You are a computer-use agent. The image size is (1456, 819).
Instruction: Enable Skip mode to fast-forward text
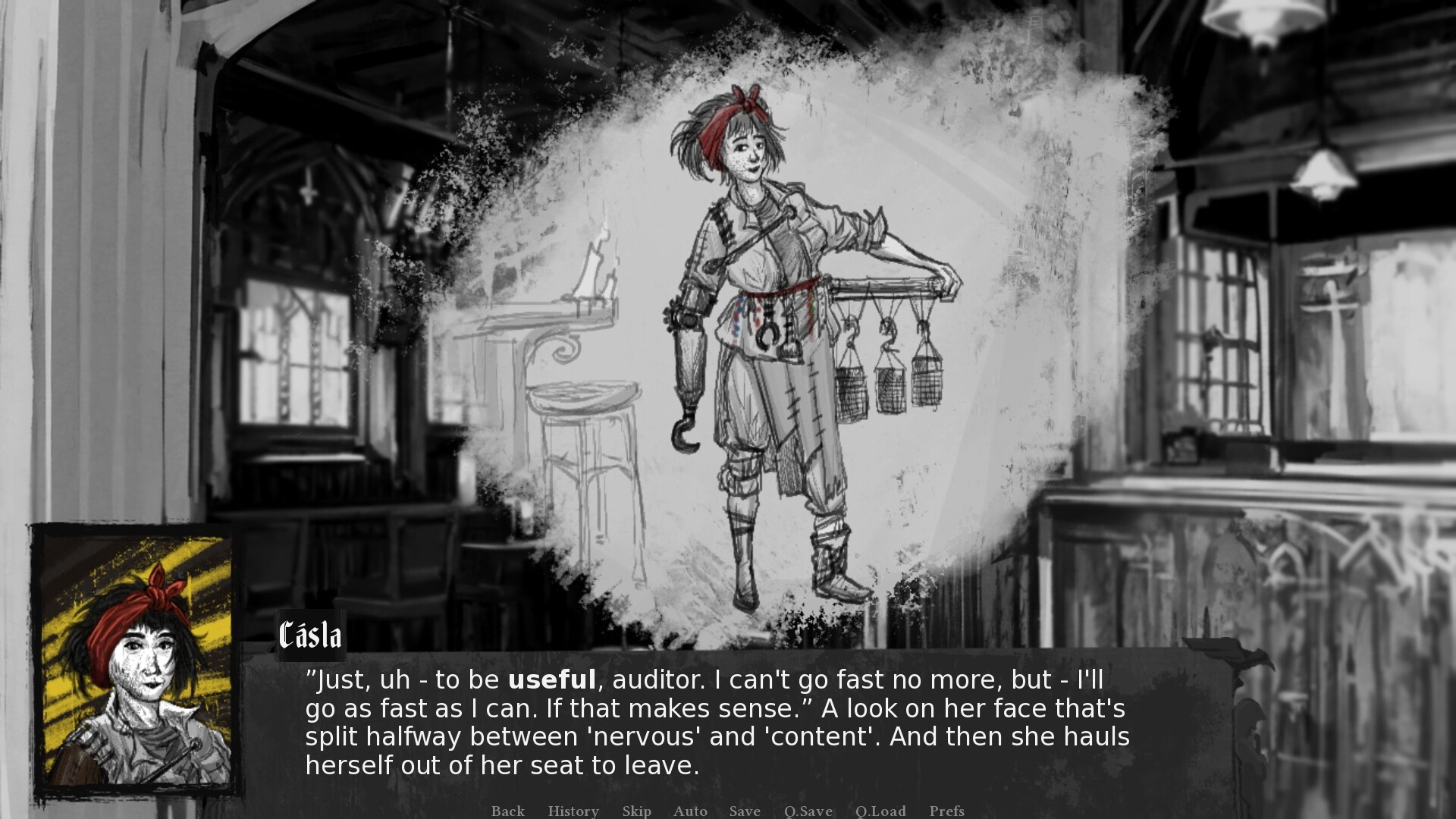[636, 811]
